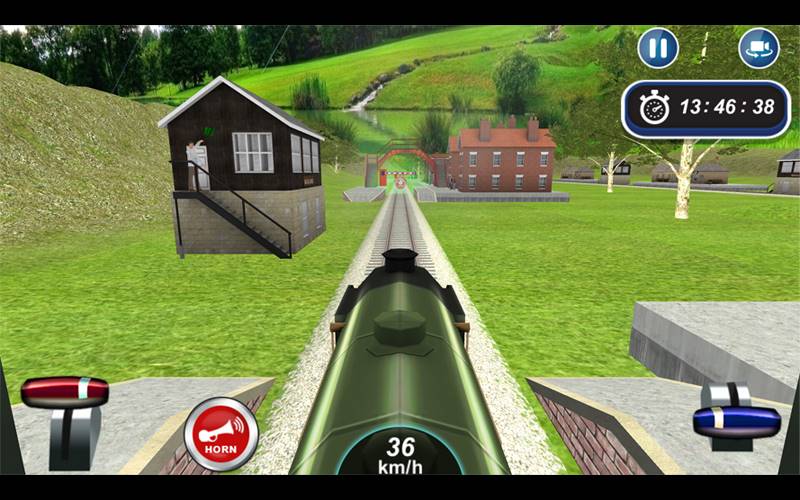Apply the blue brake lever

pos(737,420)
